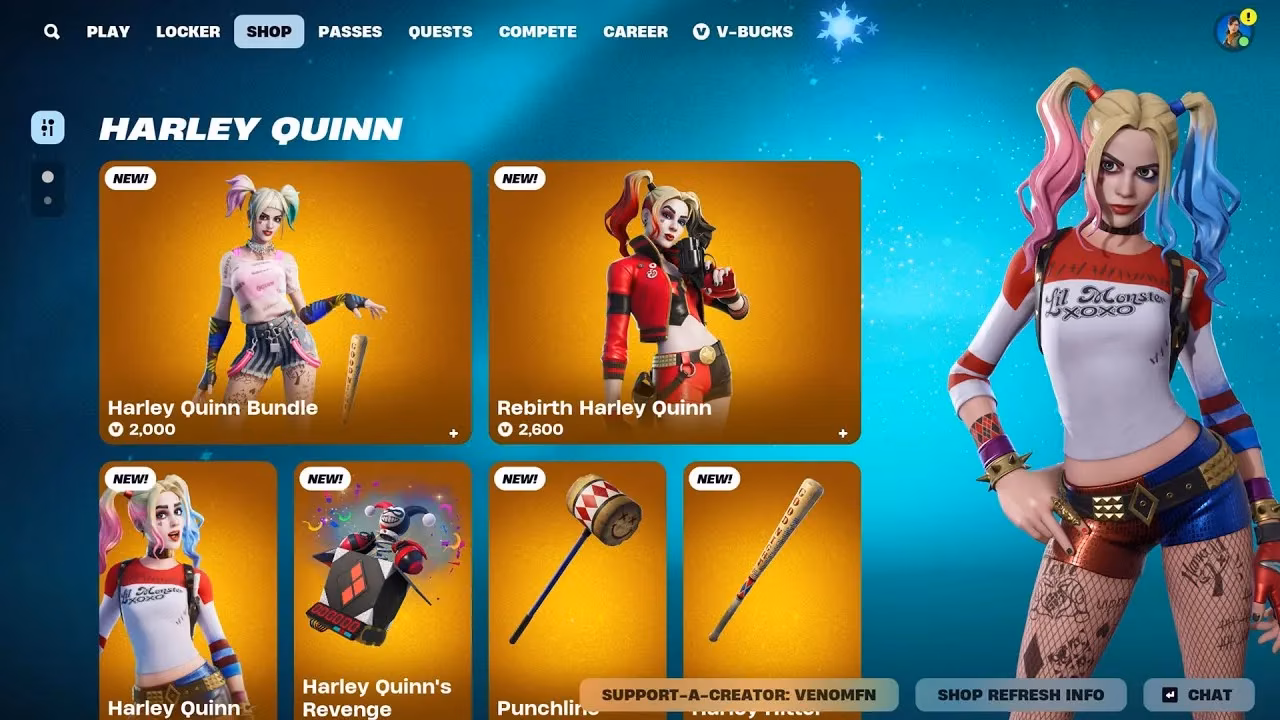This screenshot has height=720, width=1280.
Task: Select the second shop page dot
Action: pos(47,201)
